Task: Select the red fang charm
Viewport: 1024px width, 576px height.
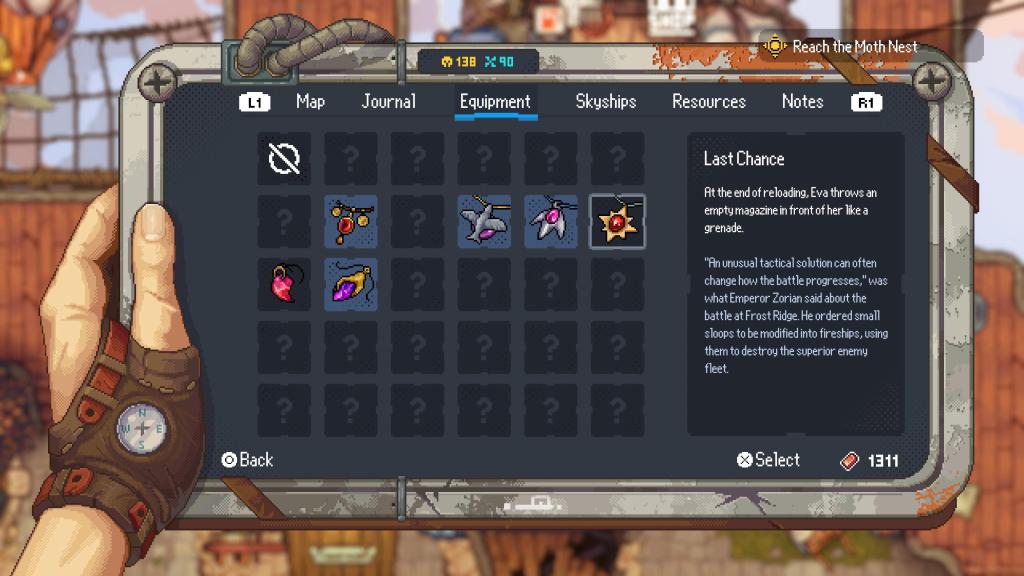Action: pyautogui.click(x=284, y=284)
